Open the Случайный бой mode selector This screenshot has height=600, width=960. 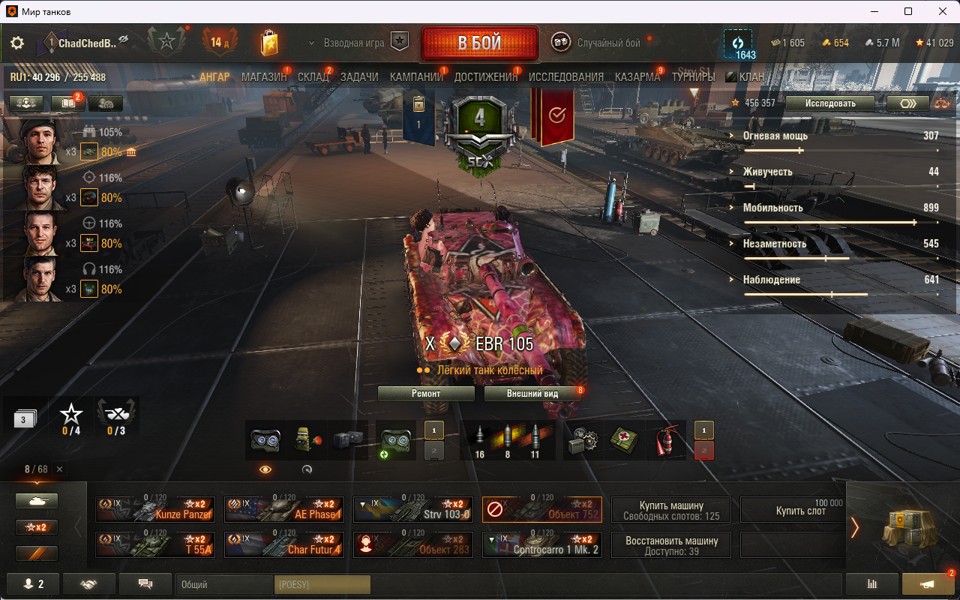(x=598, y=43)
